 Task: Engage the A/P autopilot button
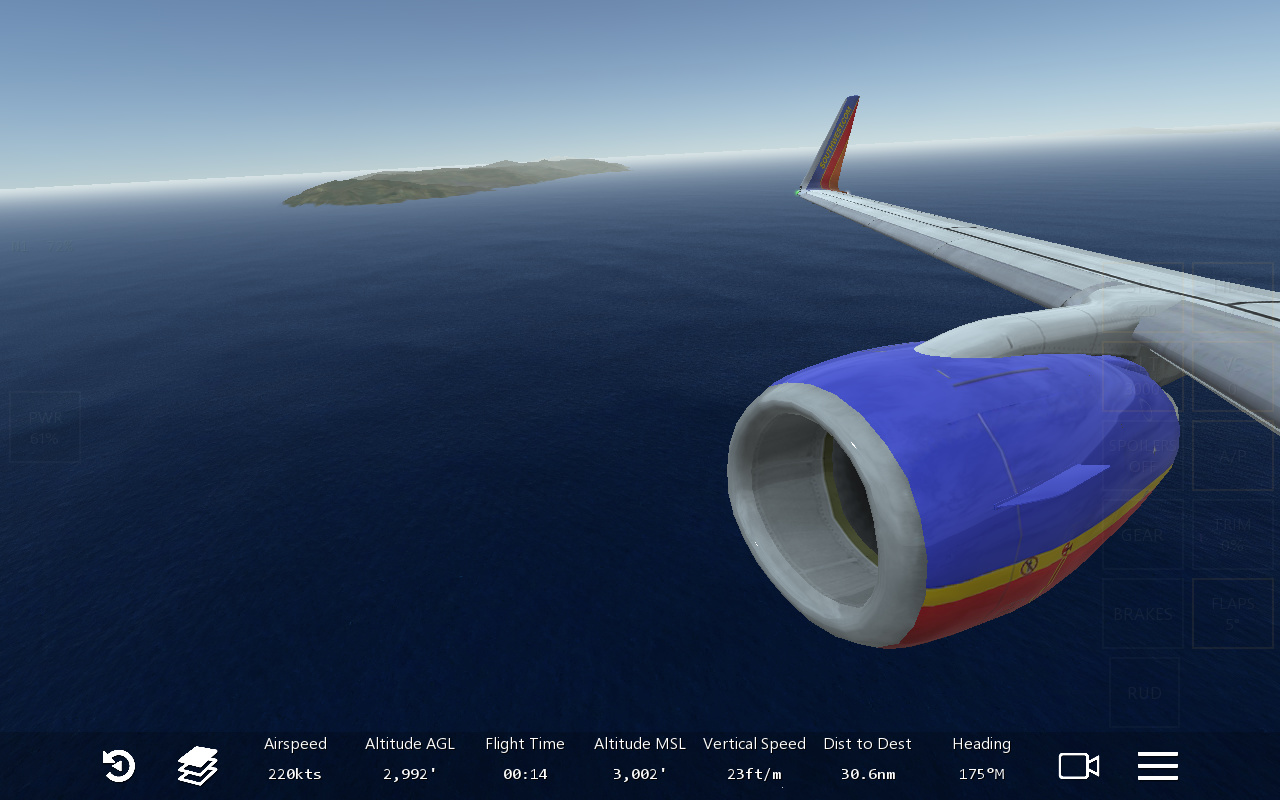tap(1232, 456)
